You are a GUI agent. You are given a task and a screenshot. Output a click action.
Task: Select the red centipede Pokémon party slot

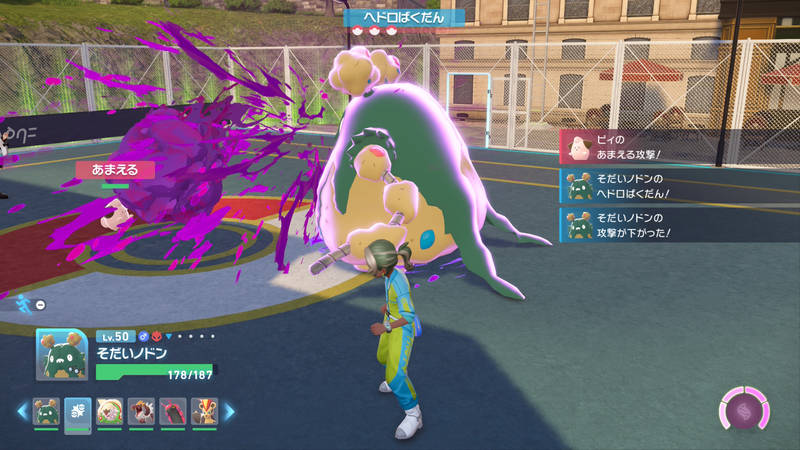coord(174,411)
